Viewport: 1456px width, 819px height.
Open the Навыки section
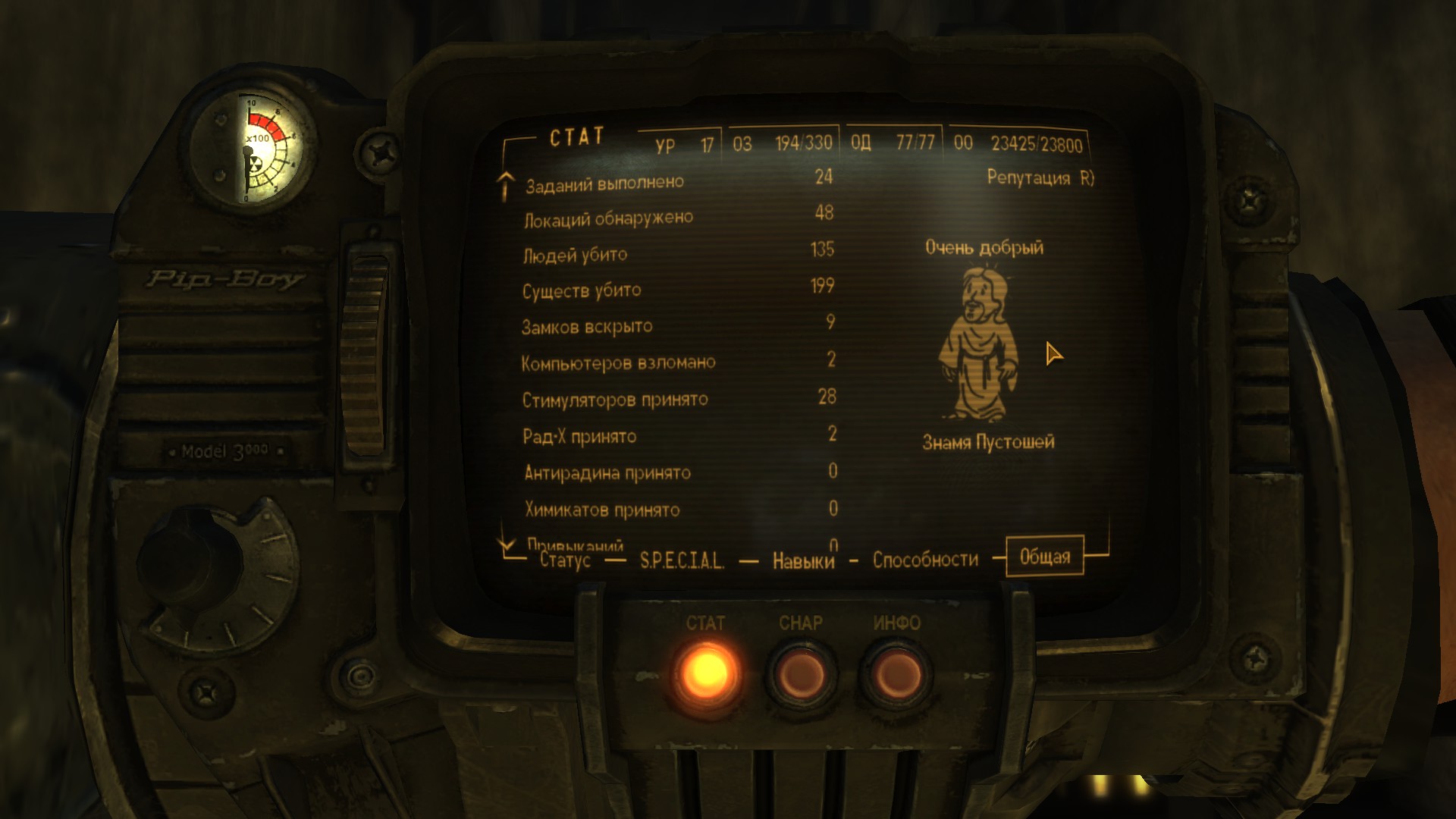(x=802, y=561)
